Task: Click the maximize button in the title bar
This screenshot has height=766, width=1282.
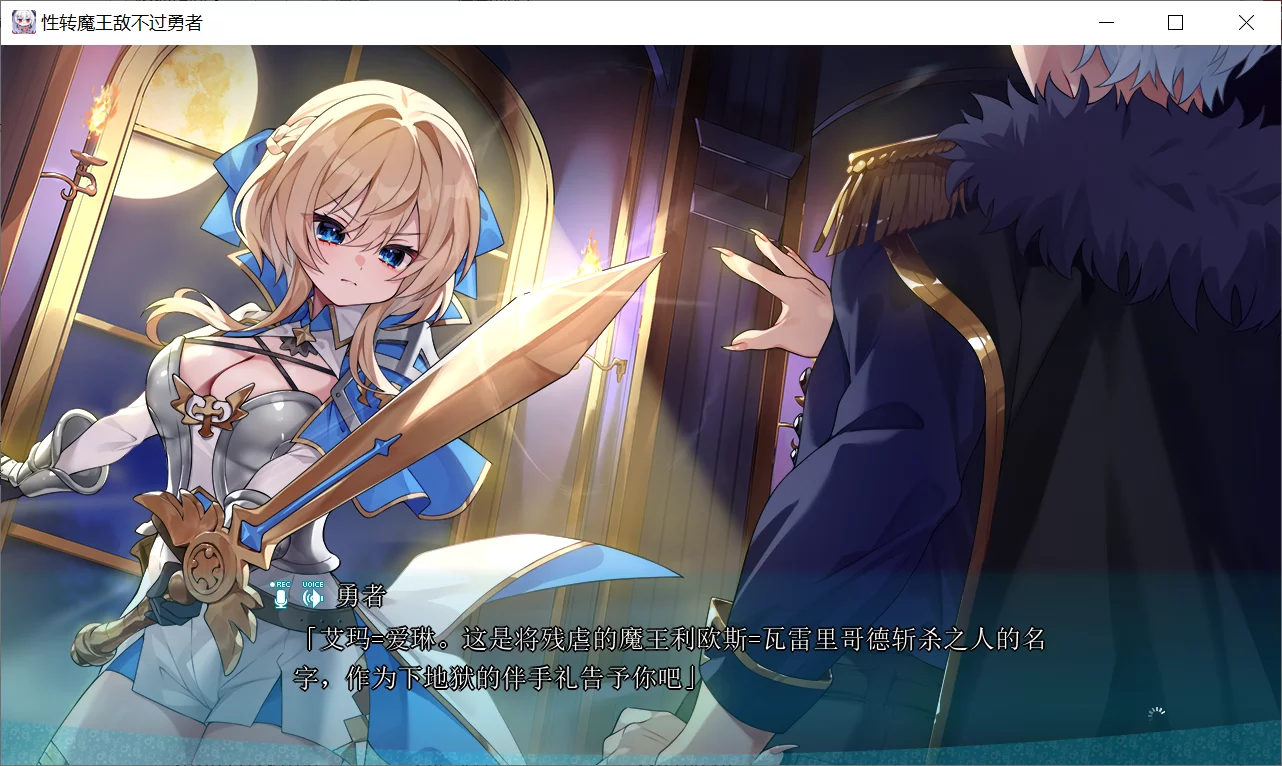Action: pyautogui.click(x=1175, y=22)
